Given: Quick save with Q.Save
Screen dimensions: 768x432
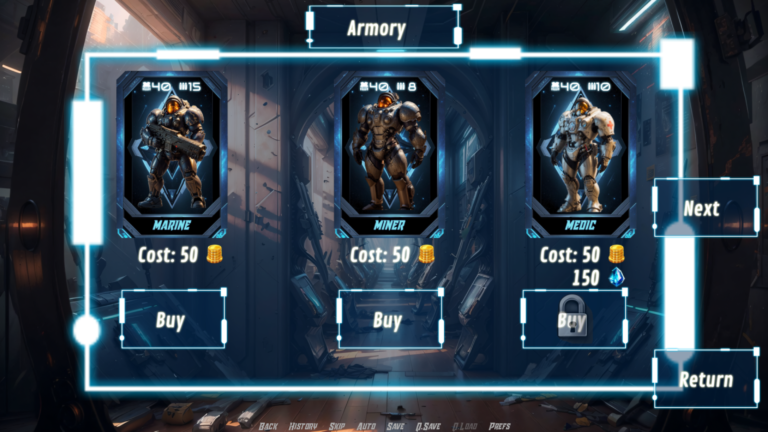Looking at the screenshot, I should click(x=429, y=426).
